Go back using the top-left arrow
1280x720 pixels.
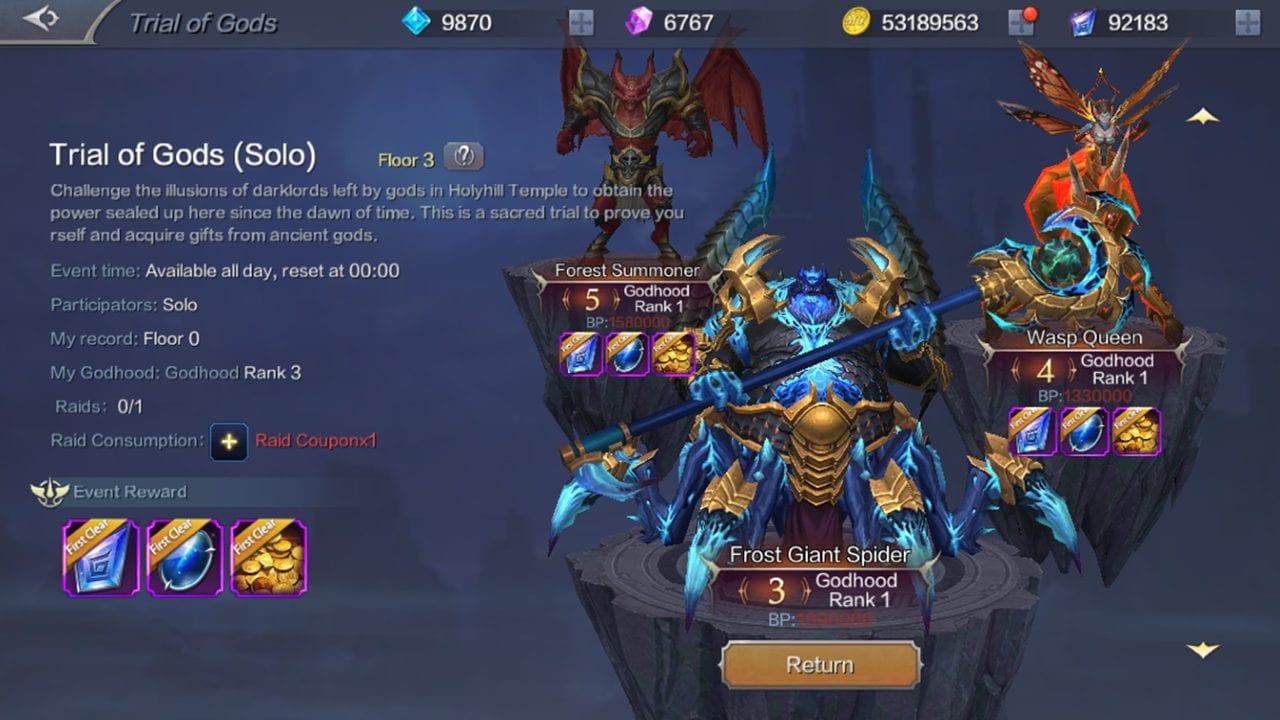coord(41,19)
